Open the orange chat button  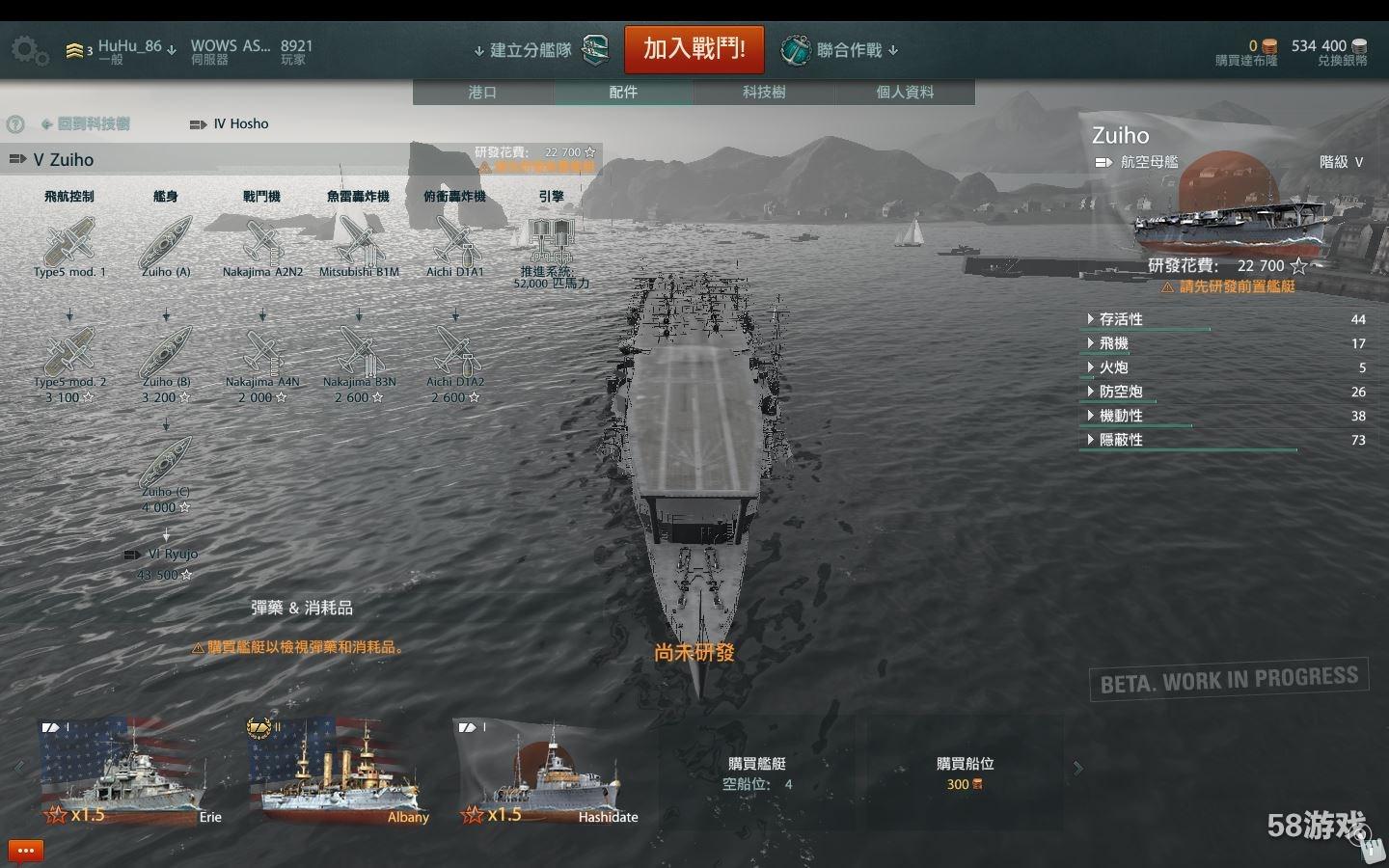26,851
